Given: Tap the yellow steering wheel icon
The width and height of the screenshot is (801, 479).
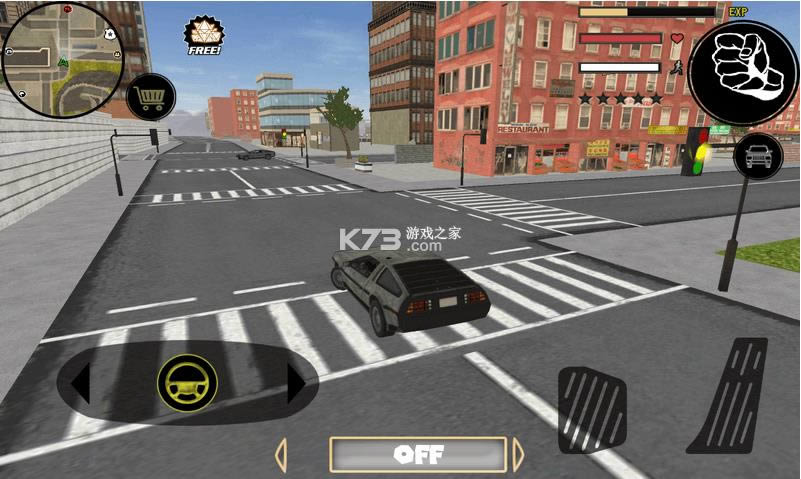Looking at the screenshot, I should [x=187, y=383].
